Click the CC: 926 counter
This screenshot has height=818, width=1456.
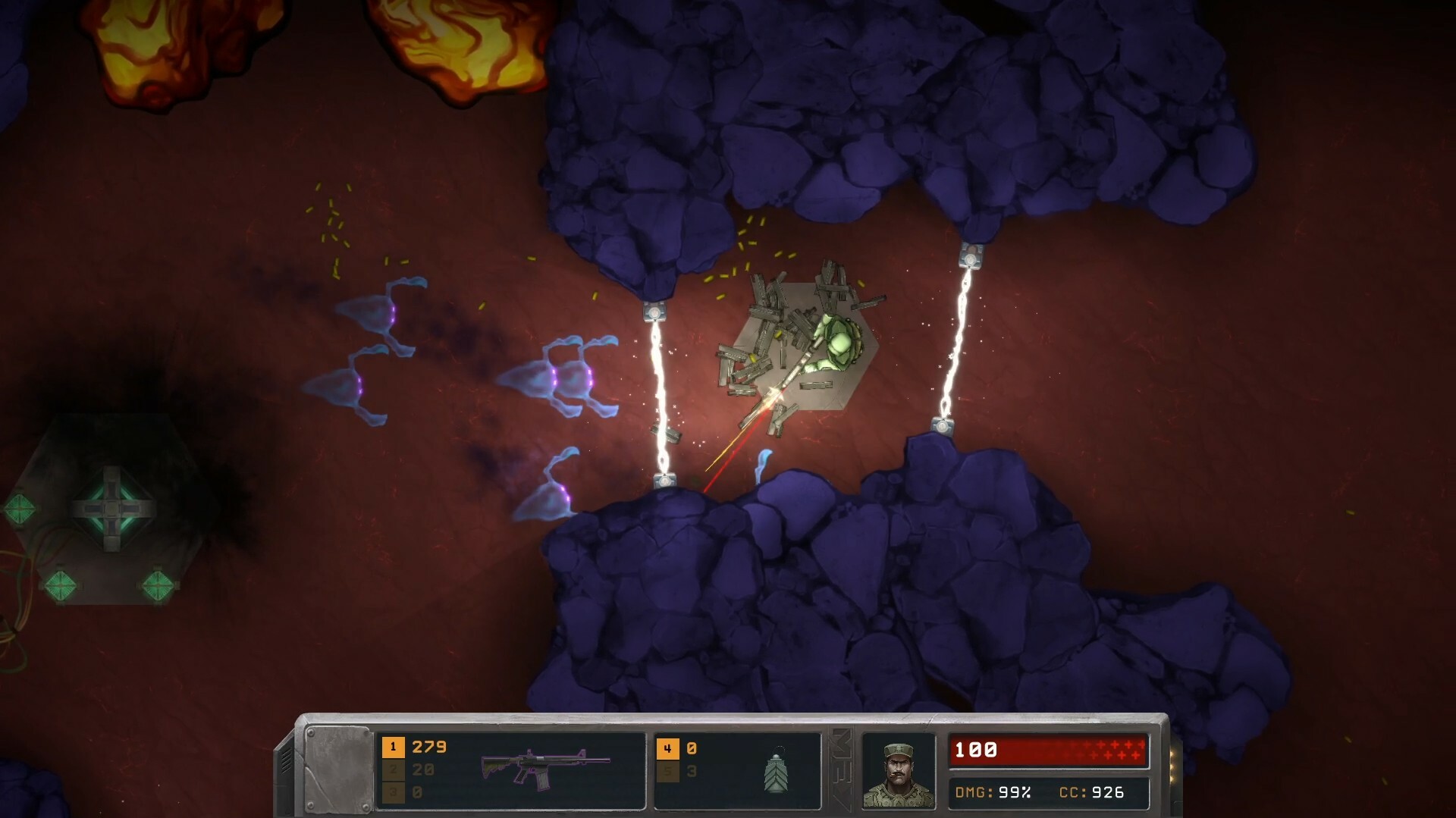coord(1092,792)
